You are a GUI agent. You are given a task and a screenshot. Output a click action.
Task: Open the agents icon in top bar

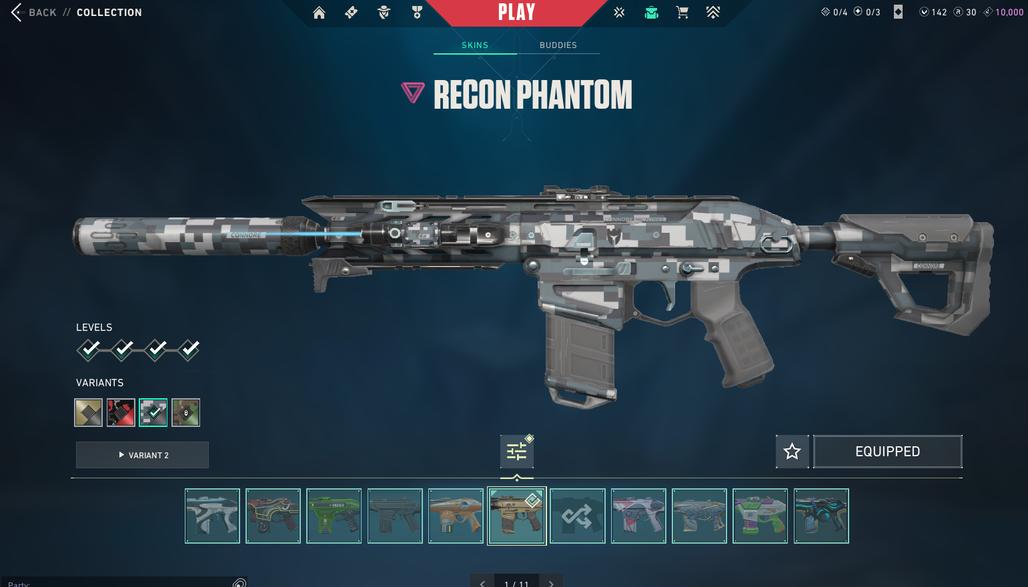click(384, 13)
